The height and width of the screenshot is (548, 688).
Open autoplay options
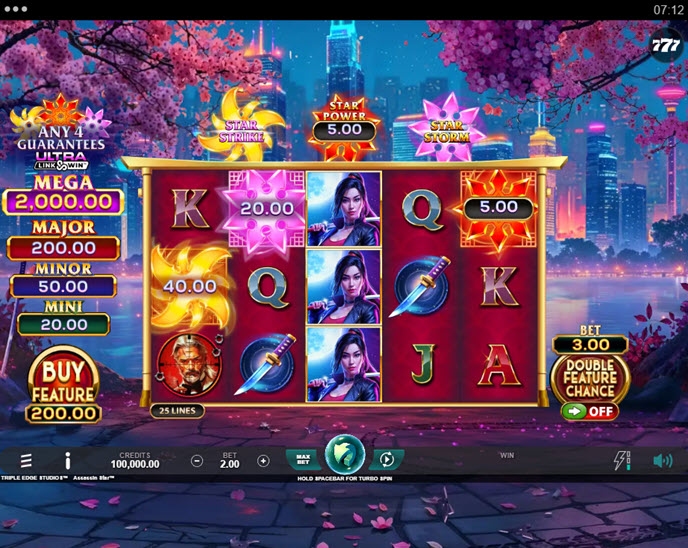coord(386,460)
